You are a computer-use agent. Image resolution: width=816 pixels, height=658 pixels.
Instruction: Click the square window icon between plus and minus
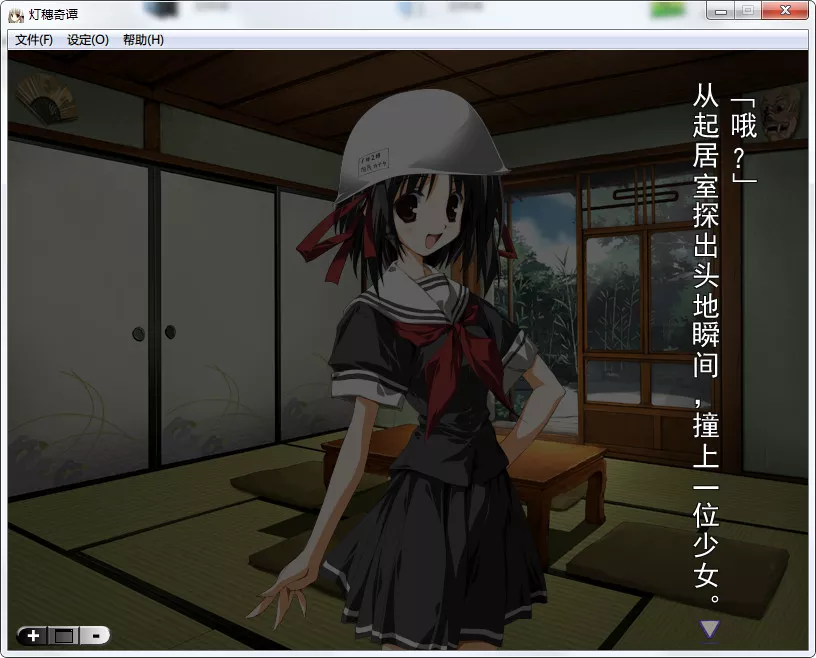click(x=63, y=635)
